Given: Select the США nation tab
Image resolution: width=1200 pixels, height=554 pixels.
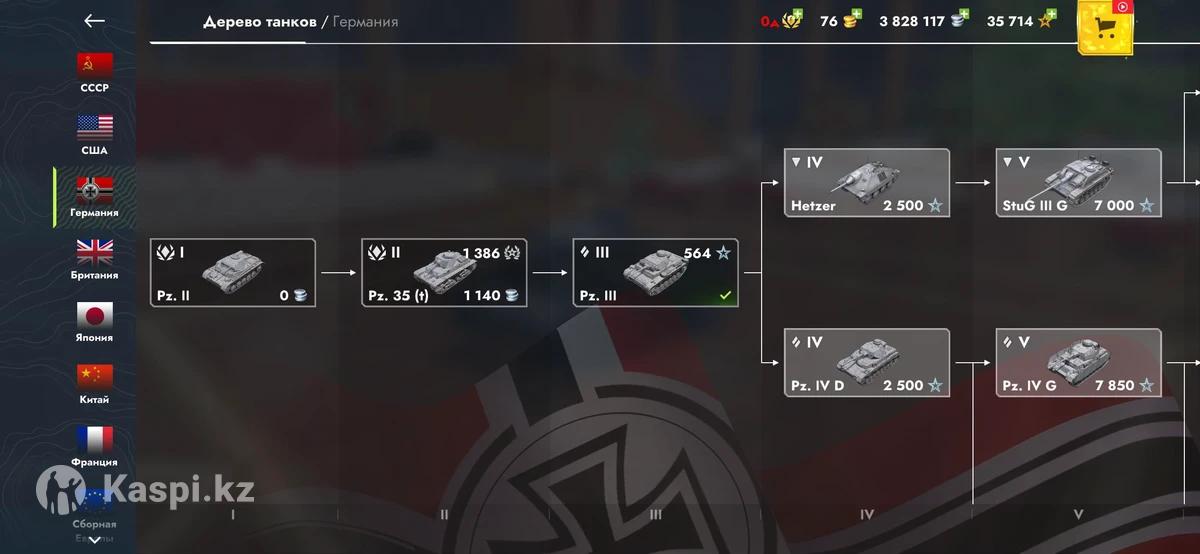Looking at the screenshot, I should (95, 135).
